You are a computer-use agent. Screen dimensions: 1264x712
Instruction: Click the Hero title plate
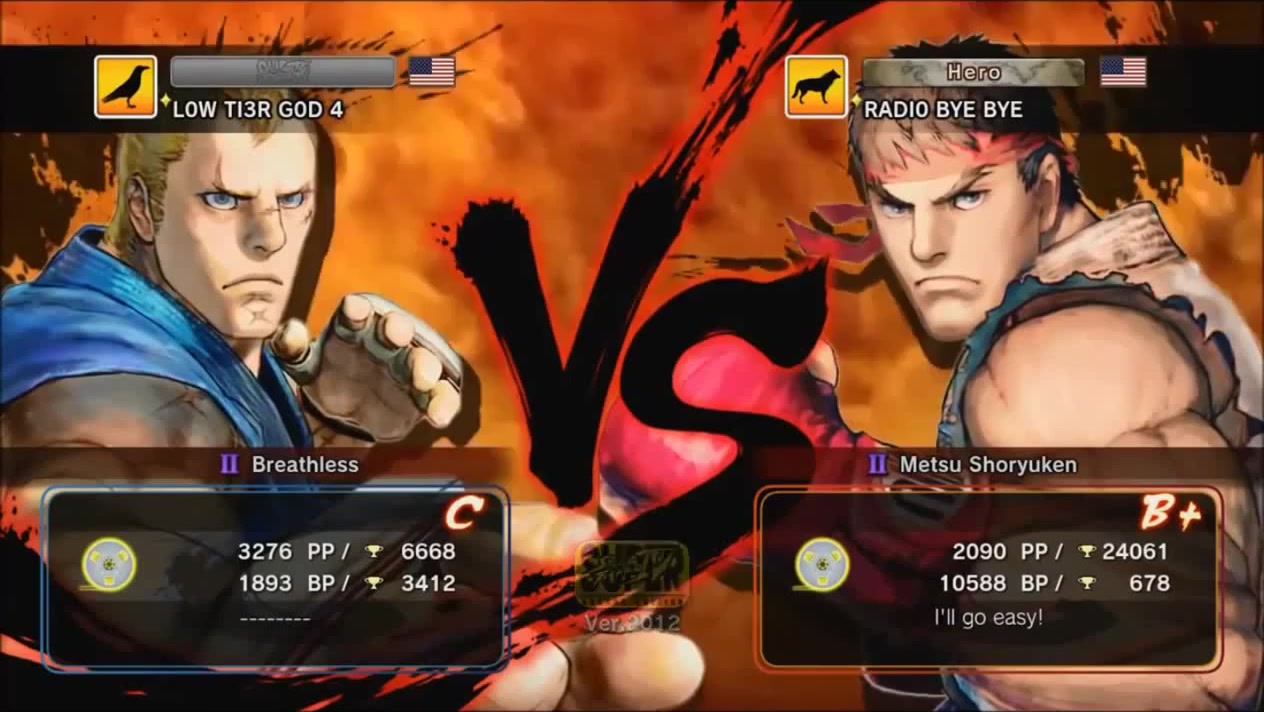(x=973, y=72)
